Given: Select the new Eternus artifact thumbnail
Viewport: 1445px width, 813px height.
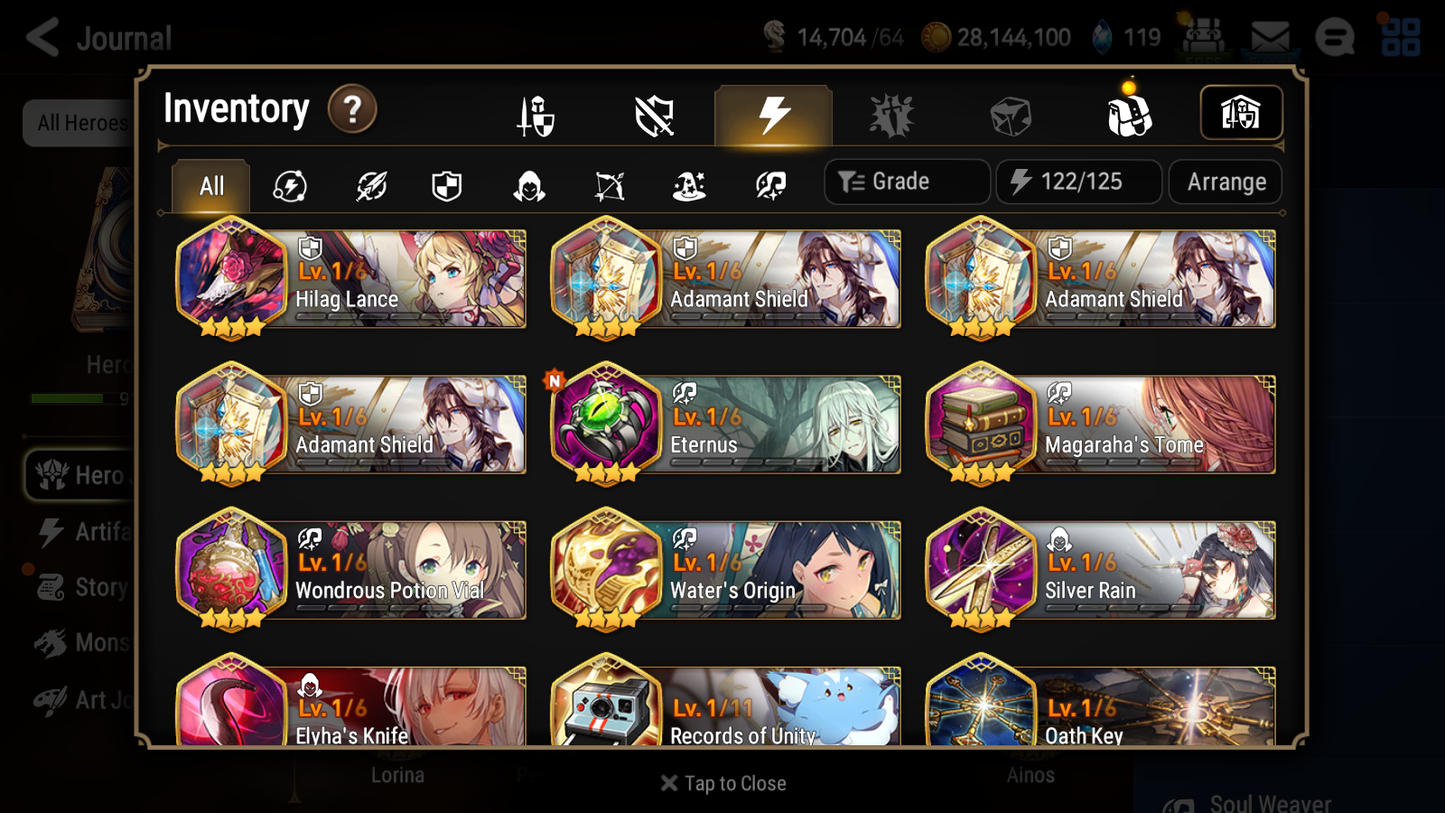Looking at the screenshot, I should point(606,423).
